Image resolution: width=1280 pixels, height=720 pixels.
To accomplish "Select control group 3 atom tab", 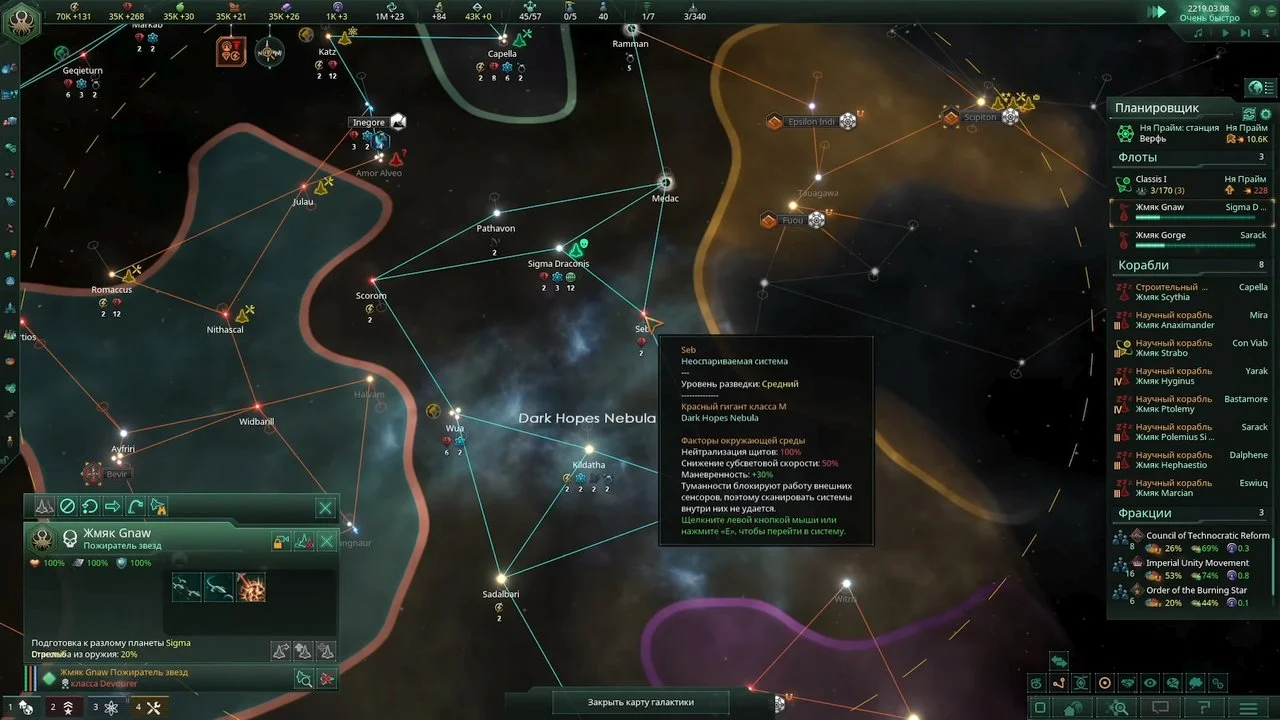I will [105, 707].
